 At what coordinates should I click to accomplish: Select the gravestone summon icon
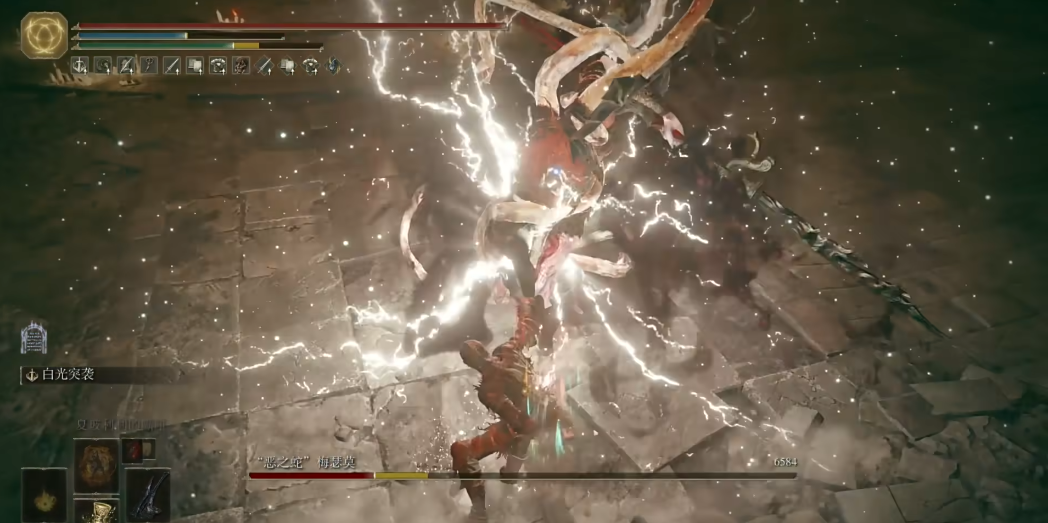tap(34, 338)
